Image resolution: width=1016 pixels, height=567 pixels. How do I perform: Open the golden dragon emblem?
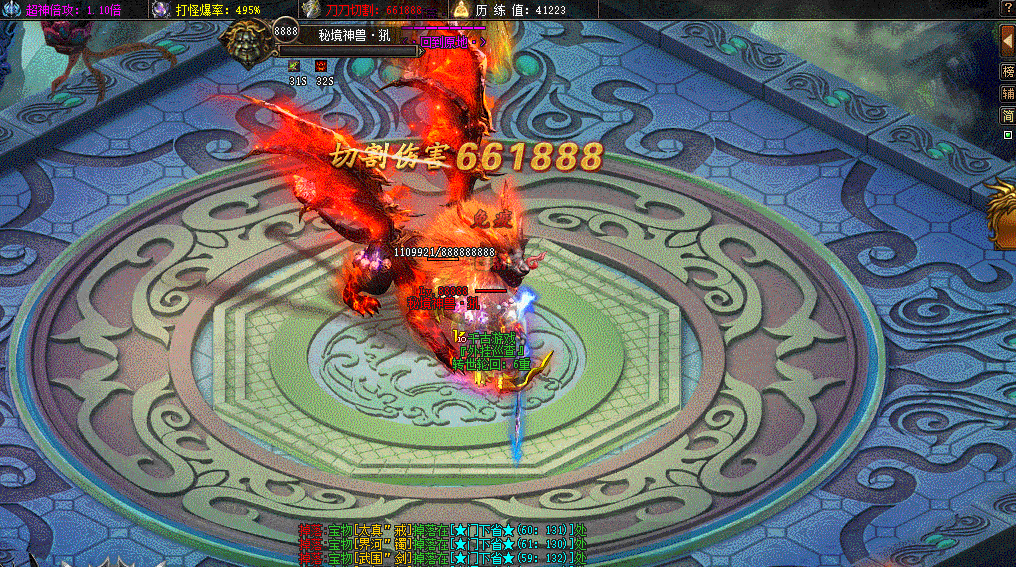click(x=1002, y=210)
